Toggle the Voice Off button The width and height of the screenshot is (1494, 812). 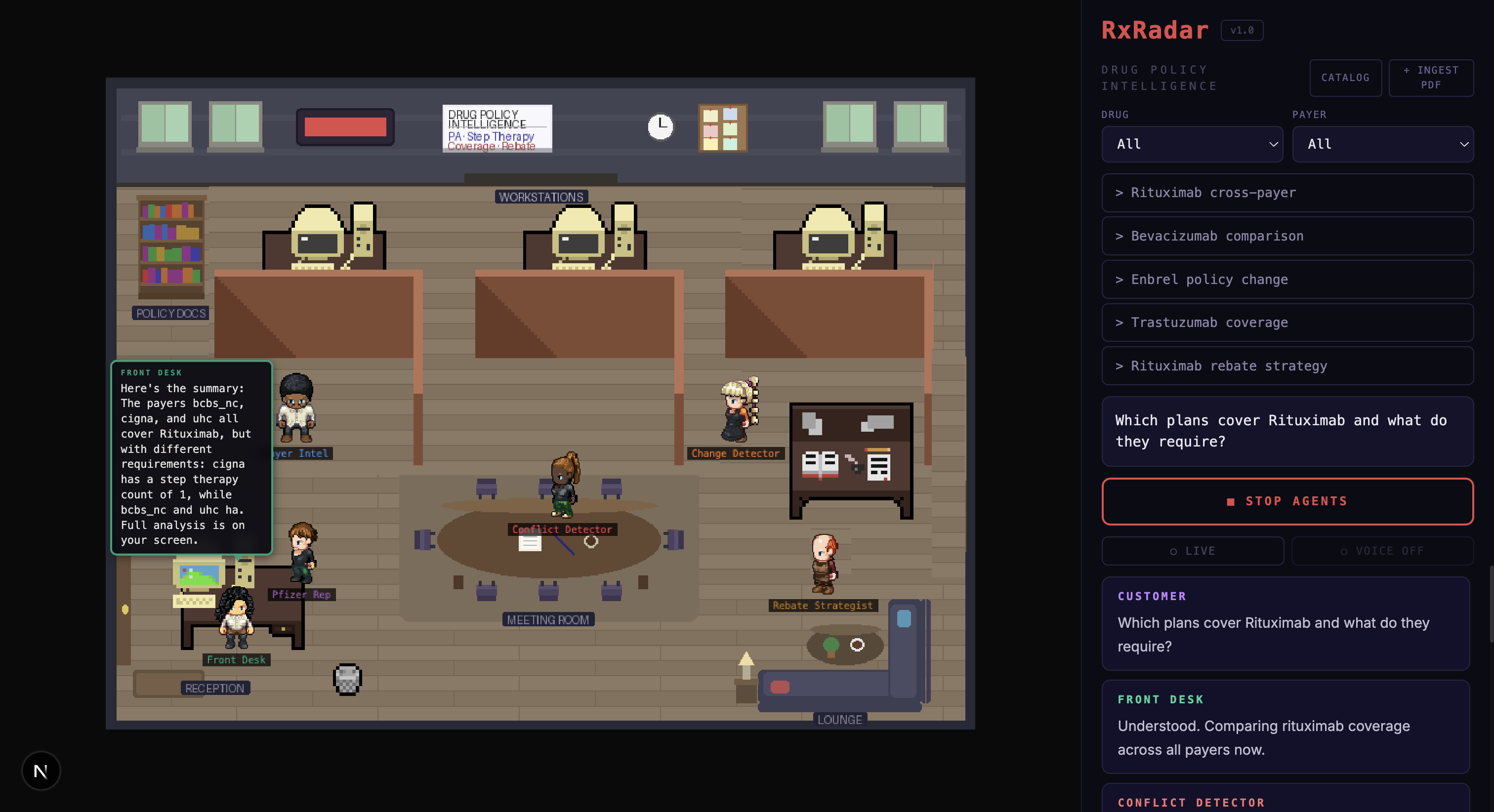point(1382,551)
